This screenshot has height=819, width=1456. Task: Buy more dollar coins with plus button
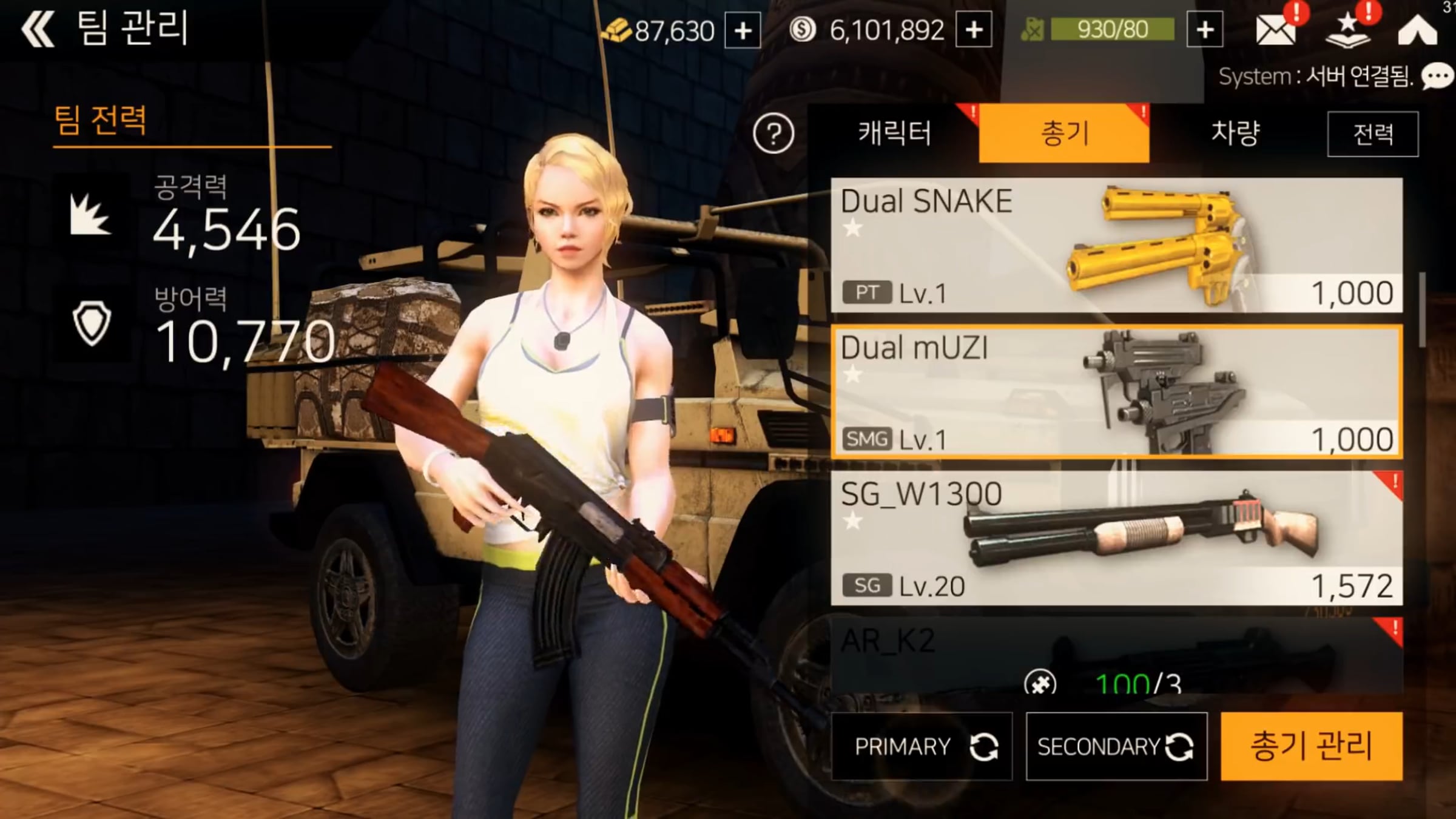click(974, 30)
